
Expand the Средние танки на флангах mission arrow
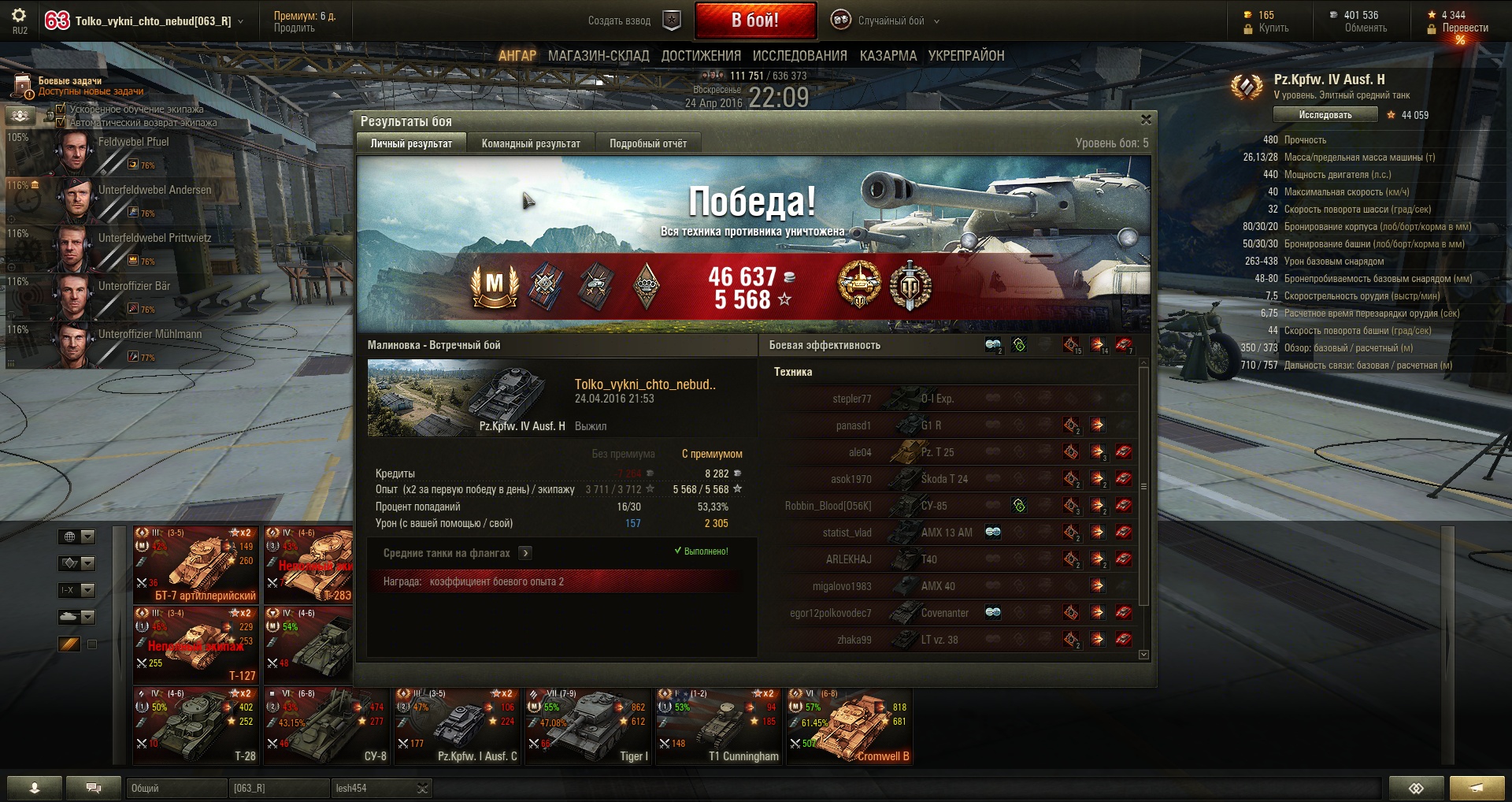click(x=525, y=553)
